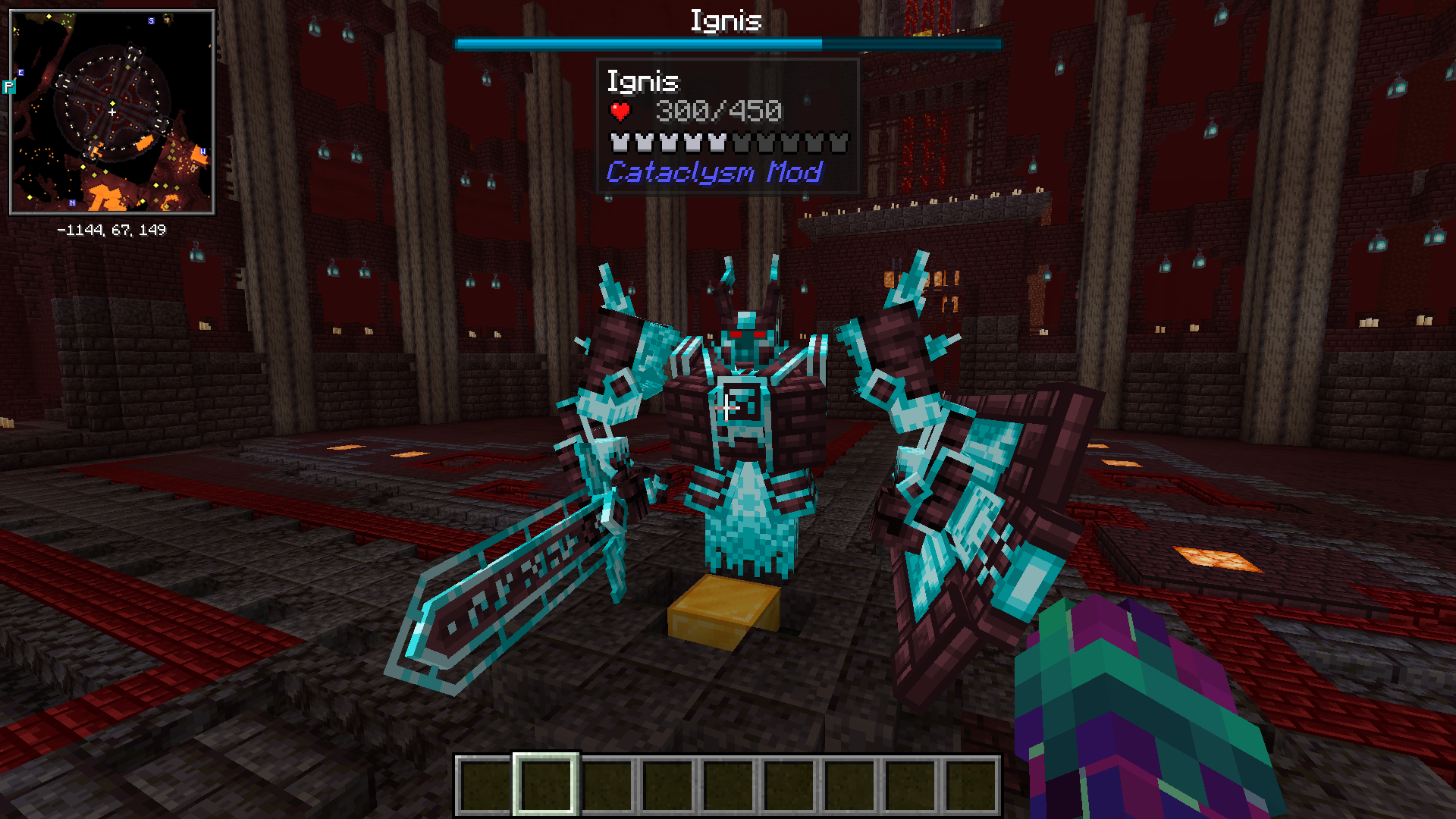Click the E marker beside the minimap
The height and width of the screenshot is (819, 1456).
(x=20, y=72)
